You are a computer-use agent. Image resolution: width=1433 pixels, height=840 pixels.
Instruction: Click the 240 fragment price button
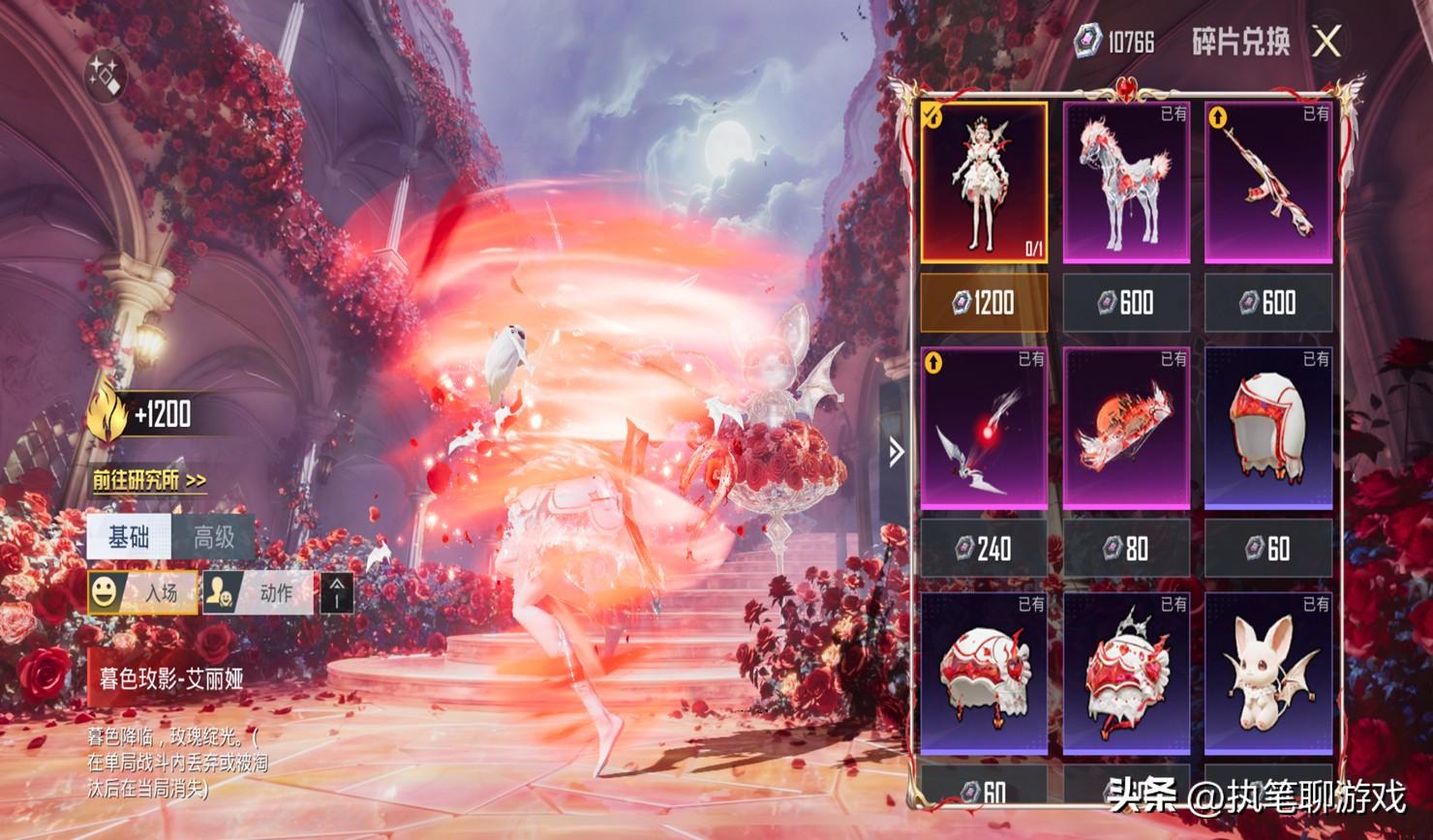coord(983,549)
